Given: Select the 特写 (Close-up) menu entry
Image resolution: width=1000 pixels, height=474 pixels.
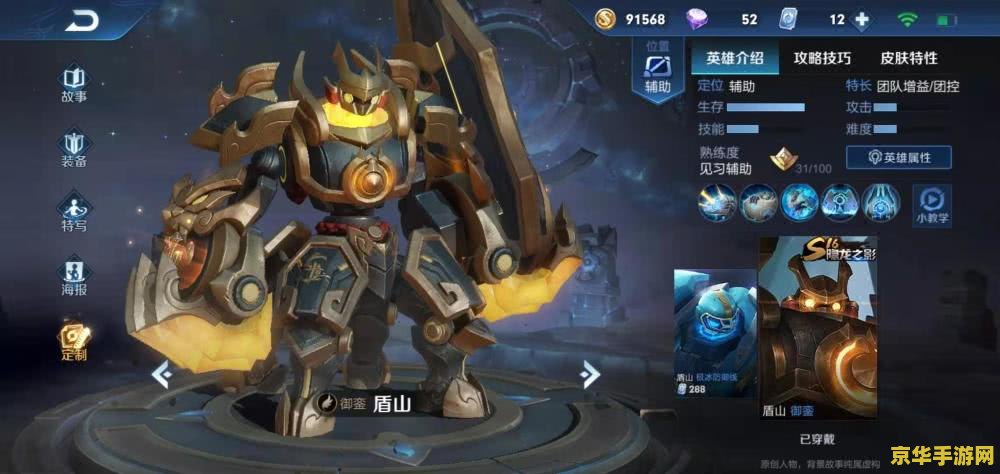Looking at the screenshot, I should [x=74, y=212].
